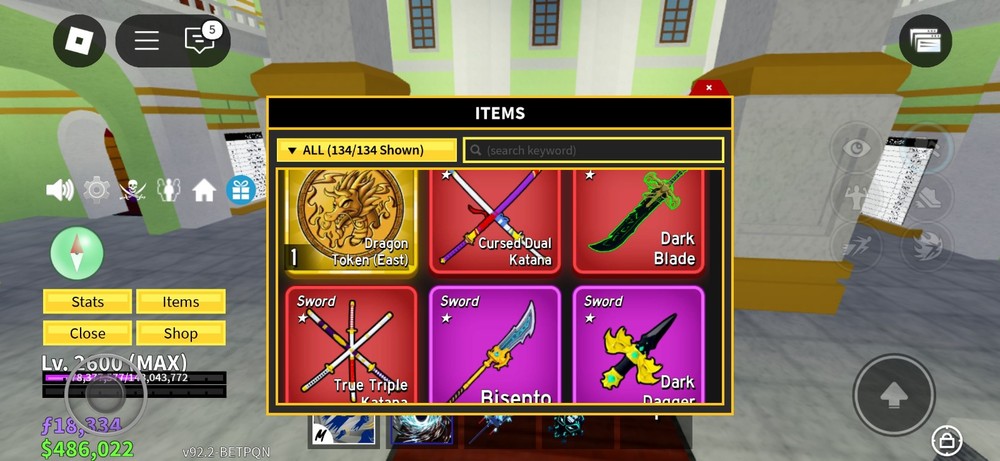The width and height of the screenshot is (1000, 461).
Task: Open the gear settings icon
Action: pos(96,190)
